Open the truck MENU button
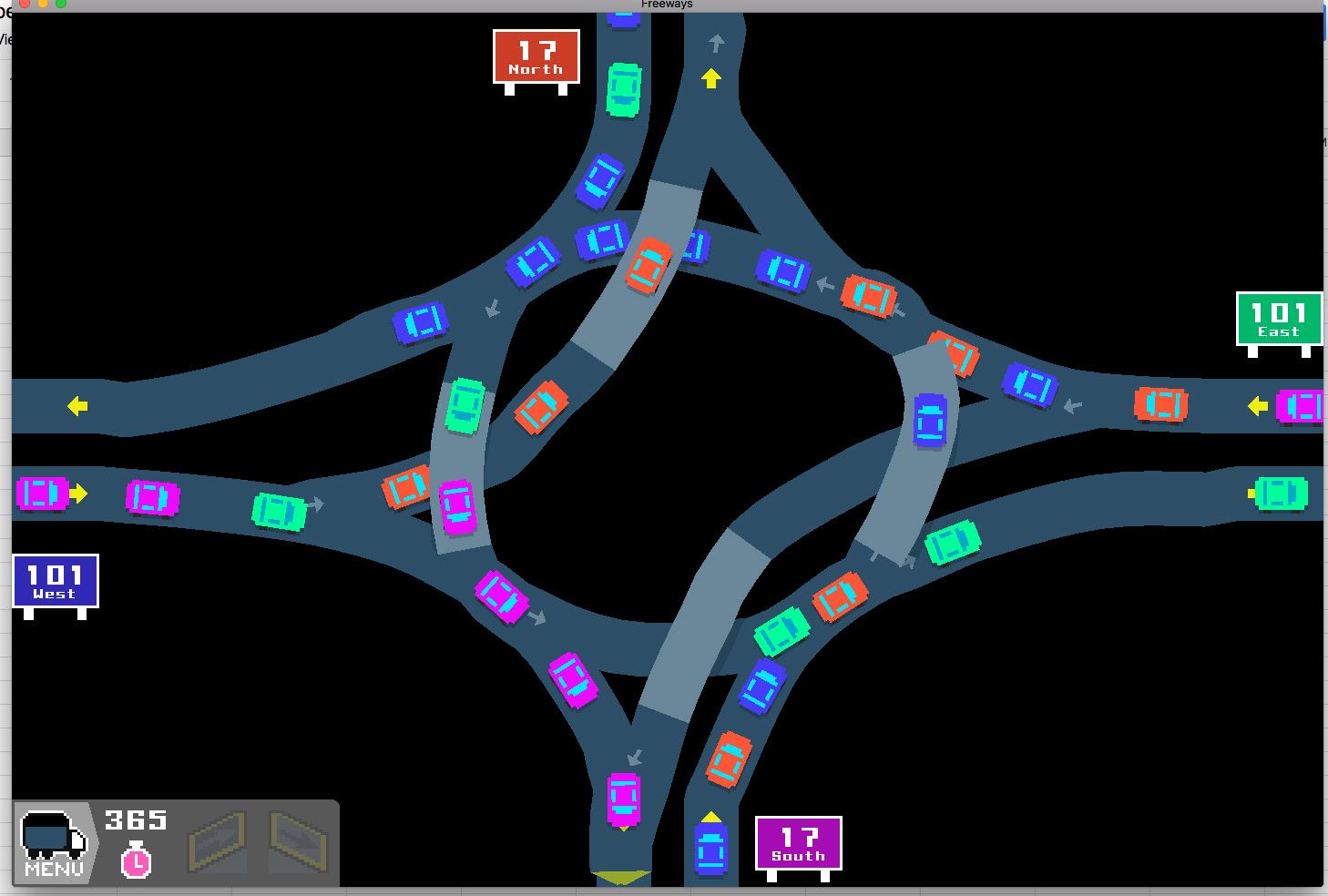 (54, 843)
